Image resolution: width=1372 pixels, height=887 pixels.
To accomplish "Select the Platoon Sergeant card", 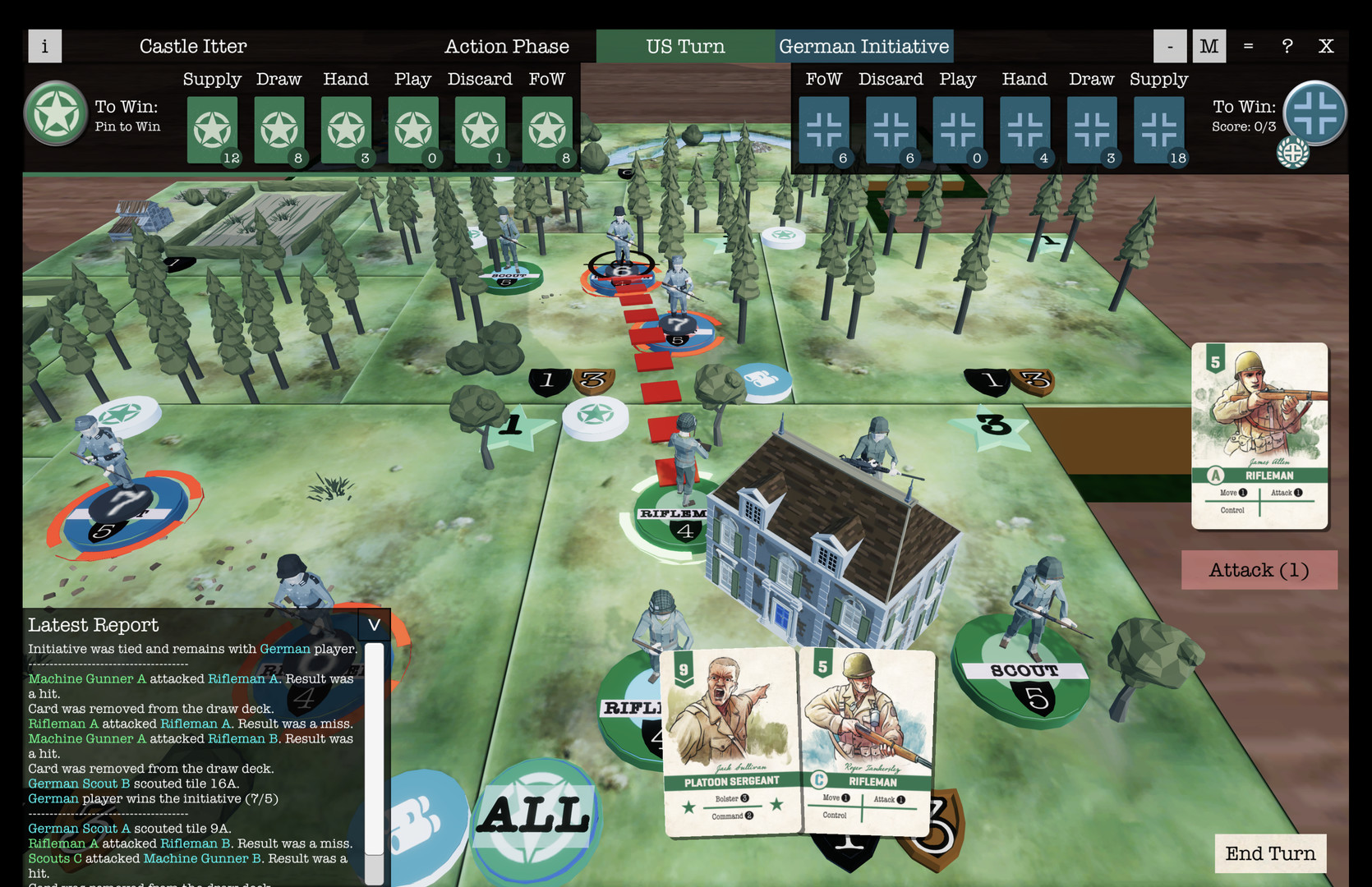I will click(x=730, y=739).
